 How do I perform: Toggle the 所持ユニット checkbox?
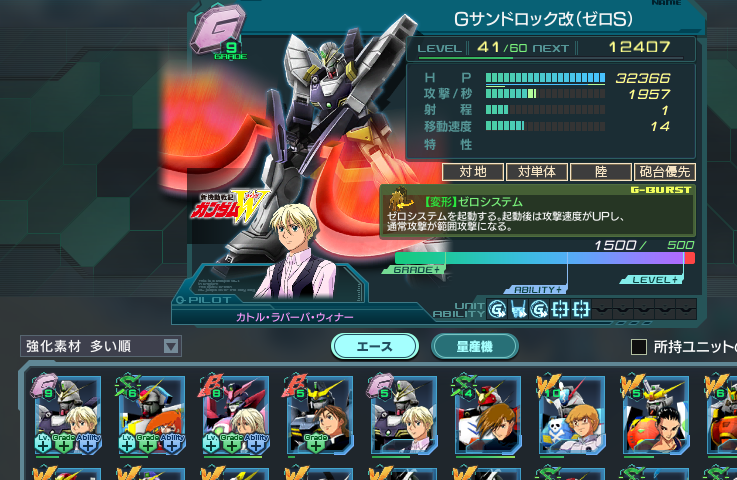click(639, 347)
